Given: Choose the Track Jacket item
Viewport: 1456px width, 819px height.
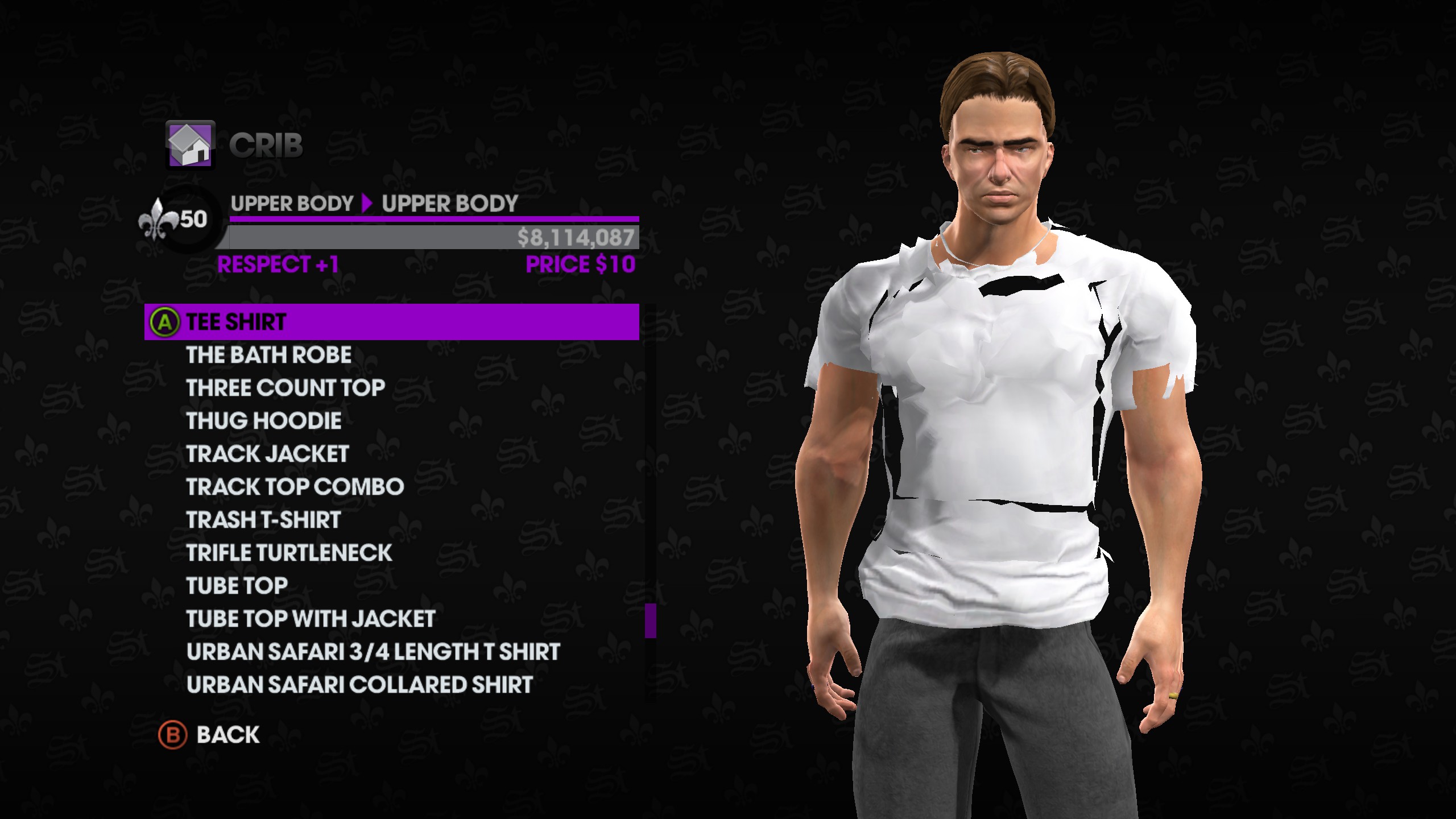Looking at the screenshot, I should tap(267, 454).
